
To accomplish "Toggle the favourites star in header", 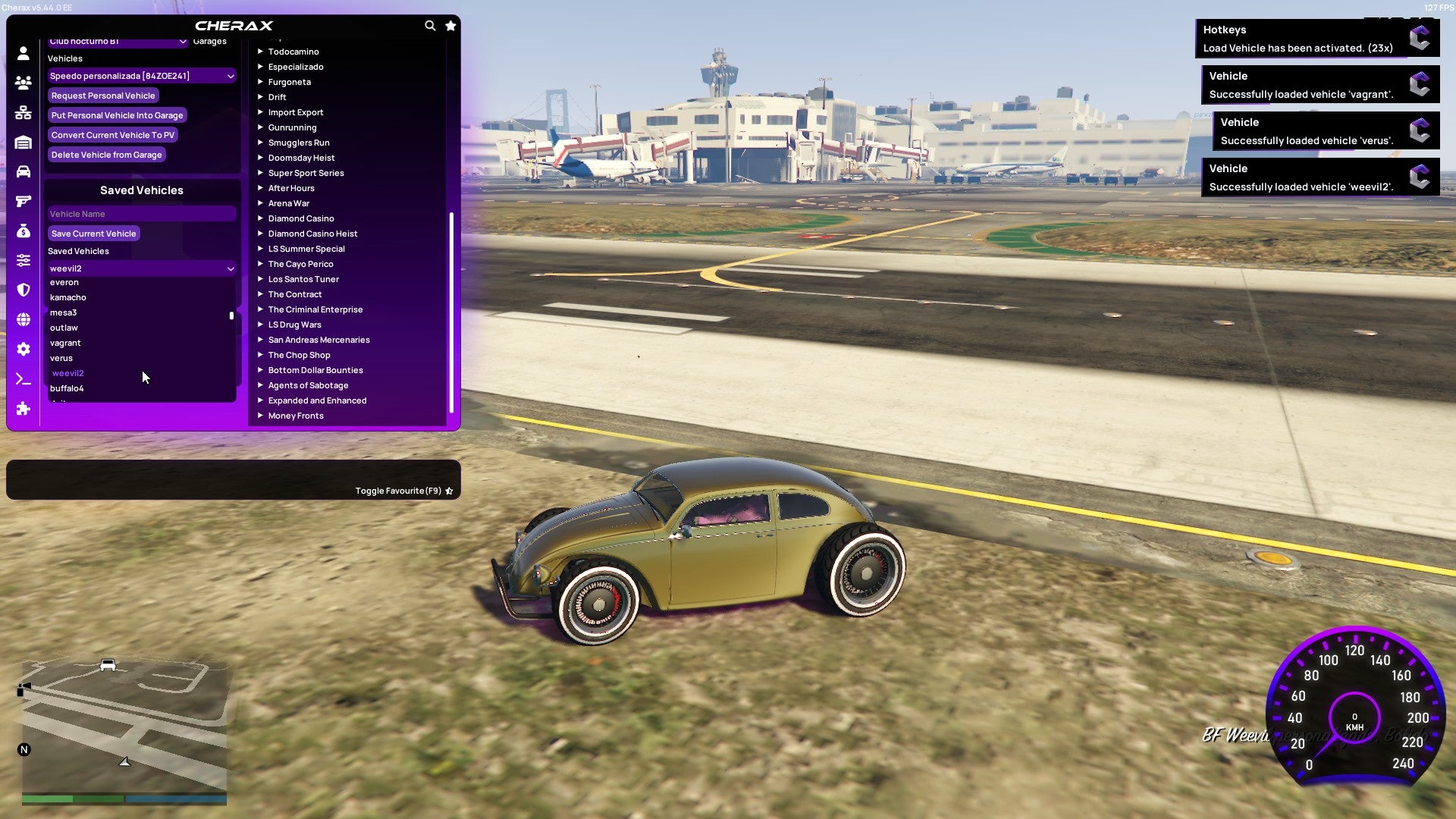I will pyautogui.click(x=450, y=25).
